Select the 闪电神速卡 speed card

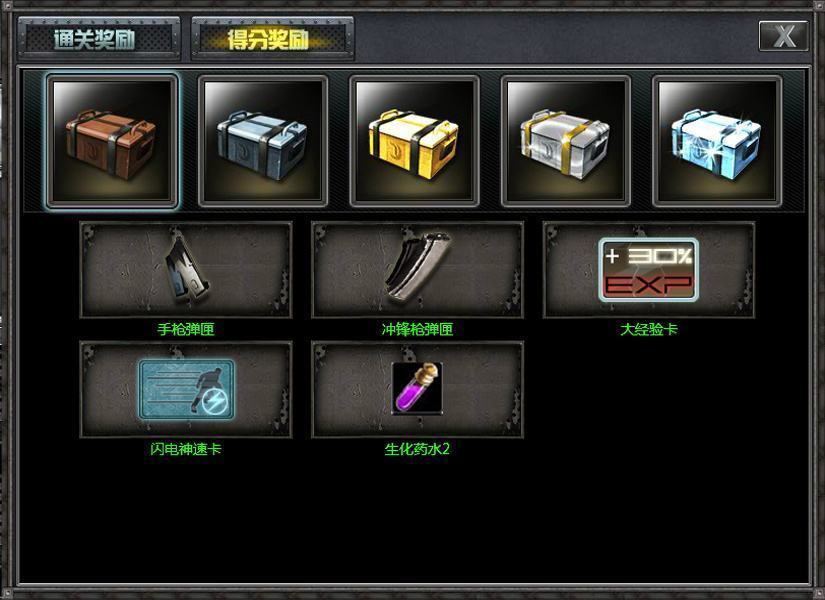(186, 390)
